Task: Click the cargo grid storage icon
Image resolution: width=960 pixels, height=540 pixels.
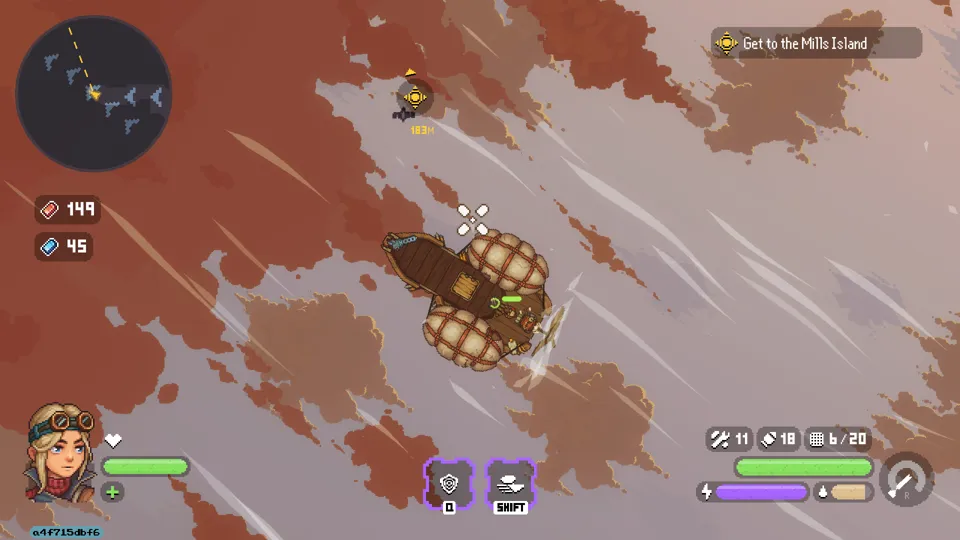Action: click(x=816, y=438)
